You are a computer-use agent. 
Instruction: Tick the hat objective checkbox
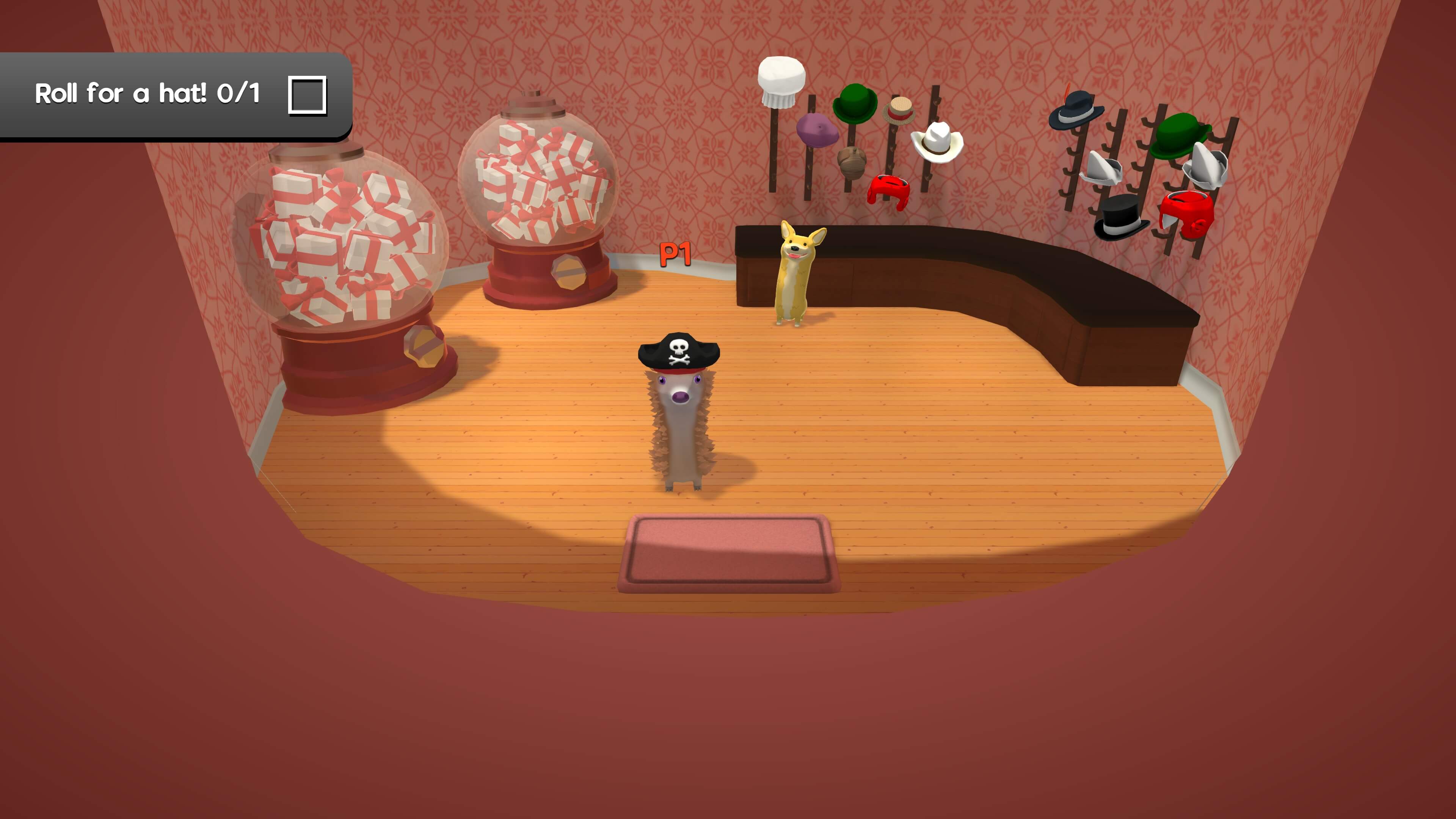(x=307, y=95)
